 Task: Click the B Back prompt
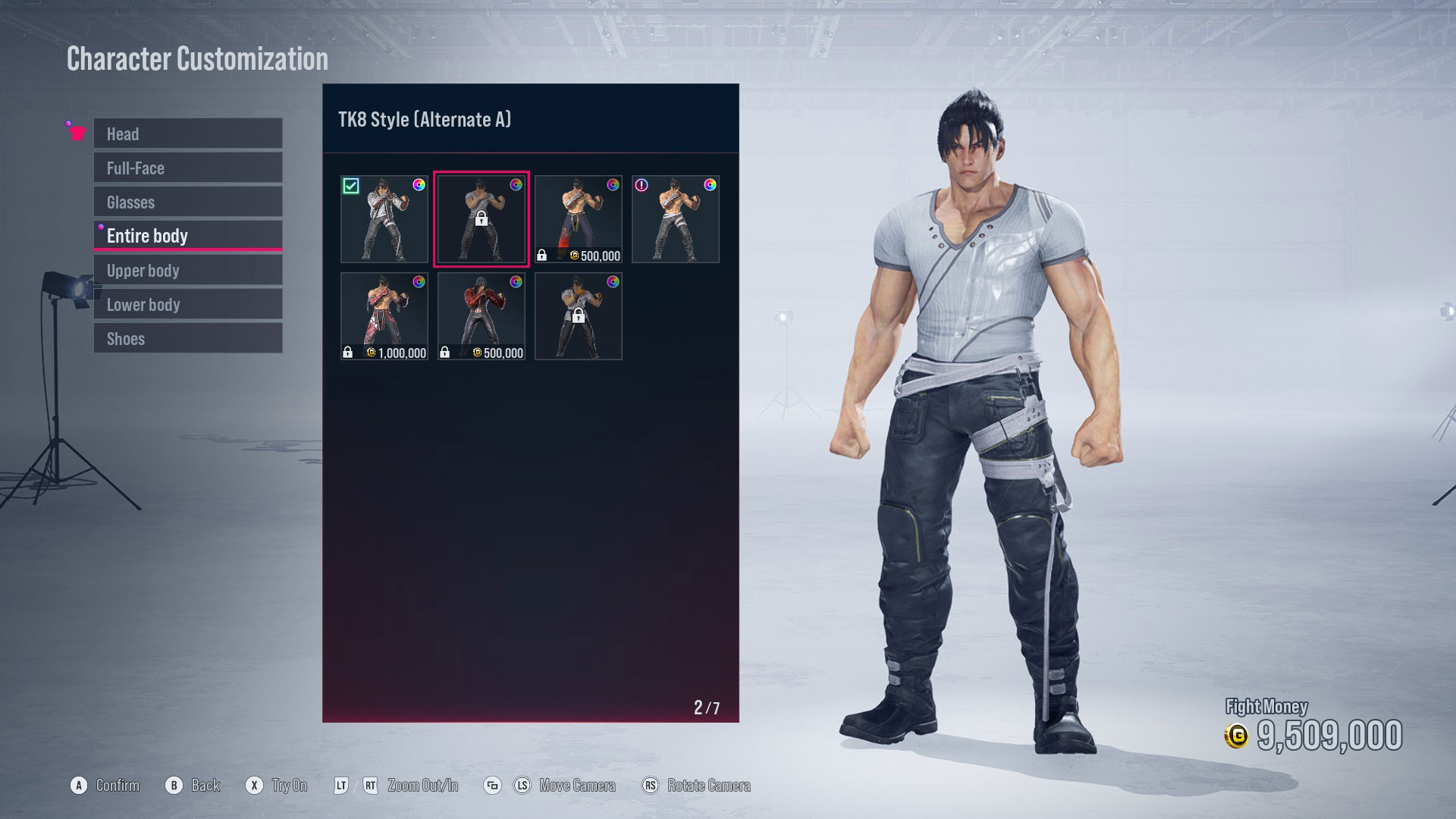[x=194, y=786]
